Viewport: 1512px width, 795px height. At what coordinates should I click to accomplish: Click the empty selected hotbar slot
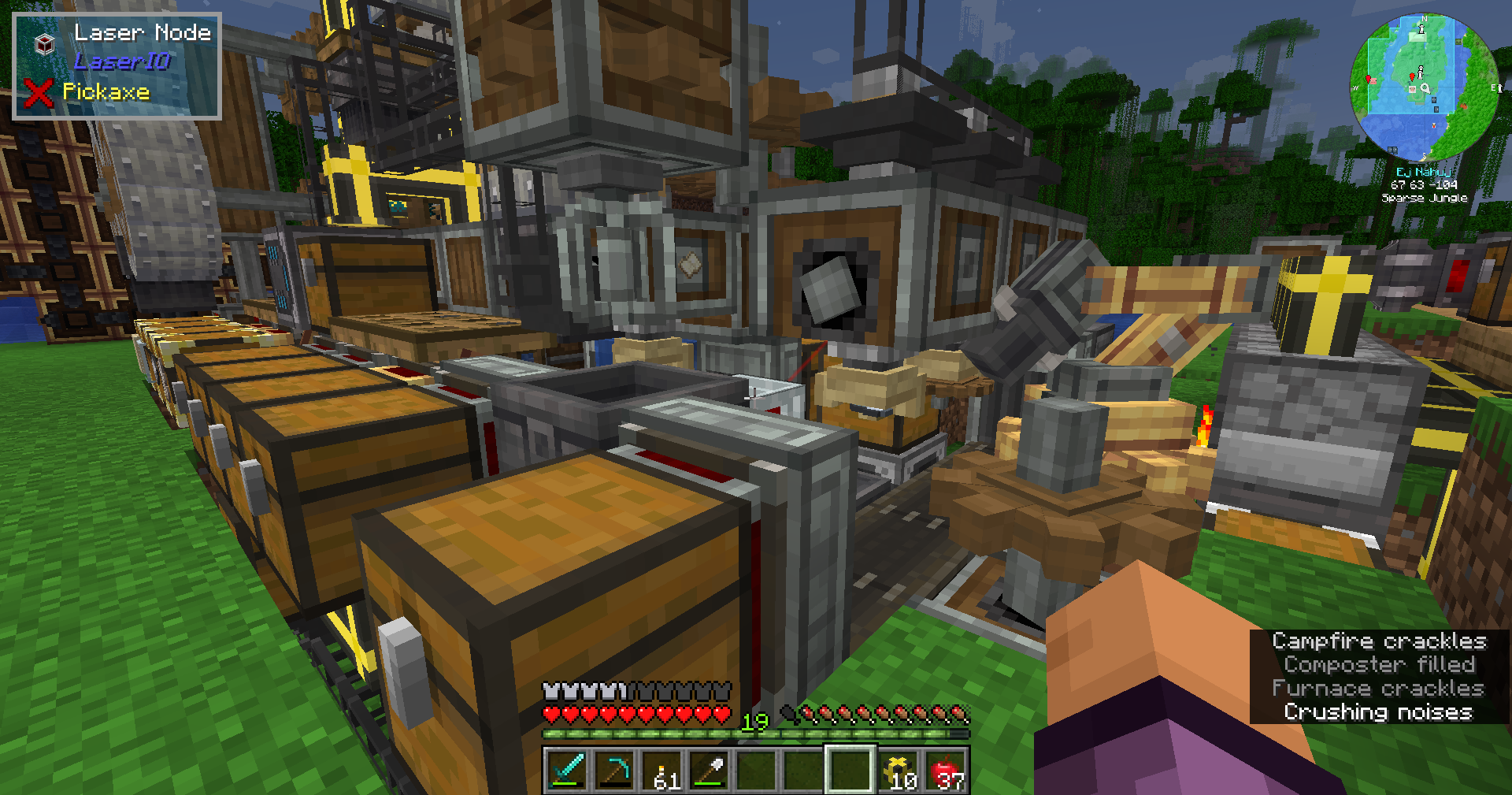[850, 771]
